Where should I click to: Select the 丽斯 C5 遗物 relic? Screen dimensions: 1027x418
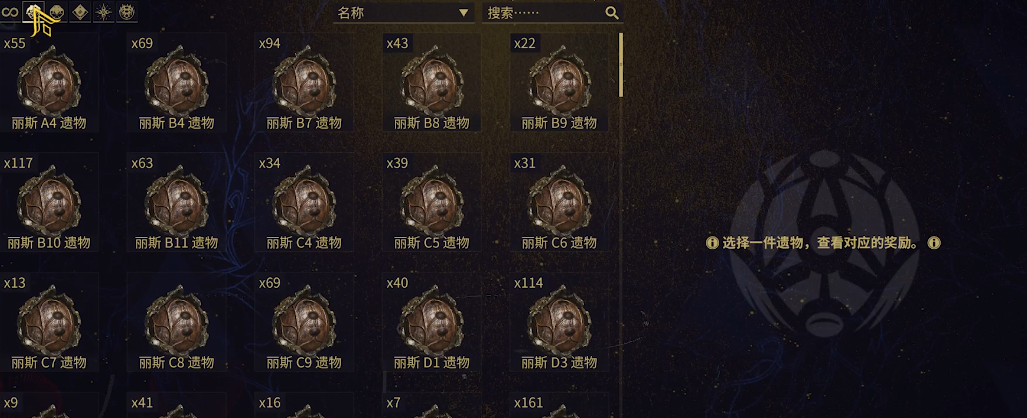[431, 203]
